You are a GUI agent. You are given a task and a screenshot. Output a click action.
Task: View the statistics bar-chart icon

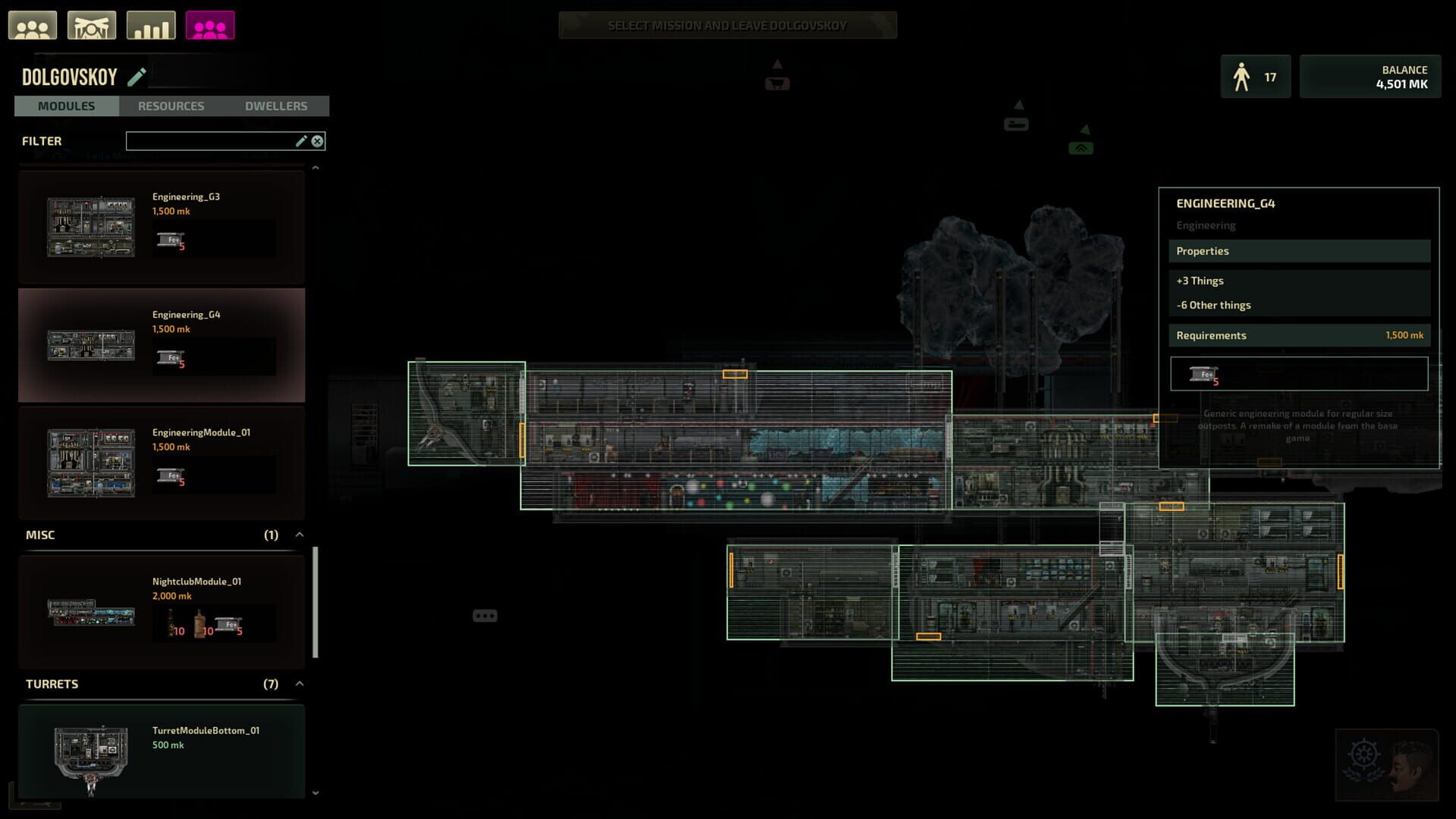click(150, 24)
